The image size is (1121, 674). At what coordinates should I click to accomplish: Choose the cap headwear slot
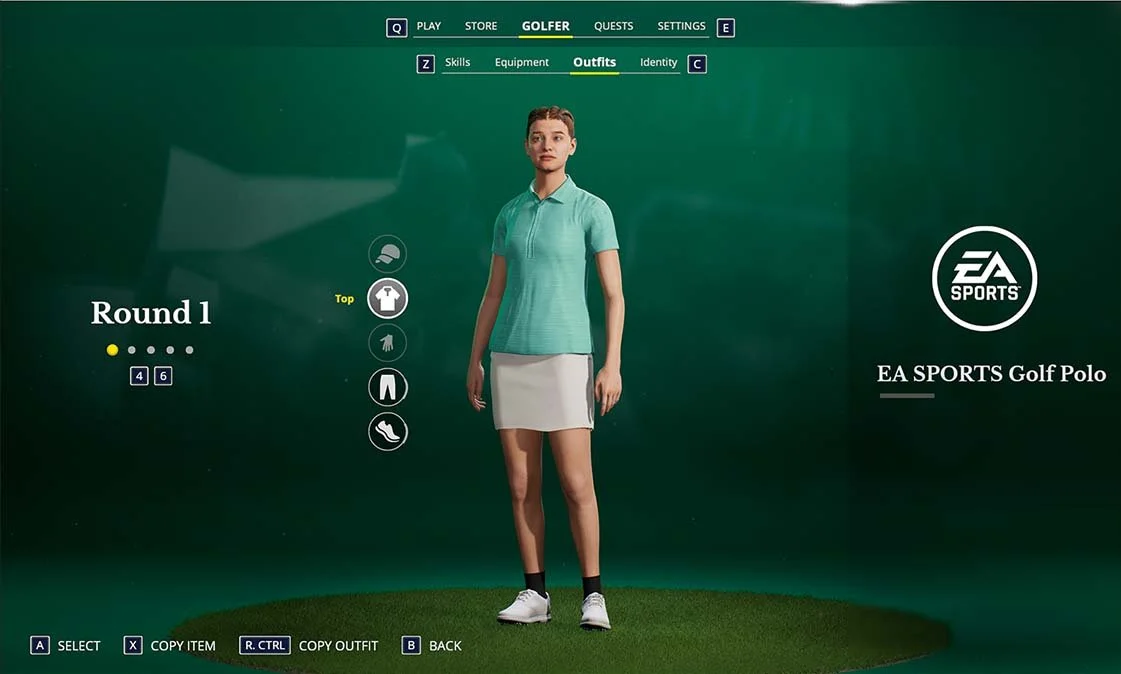pos(388,255)
